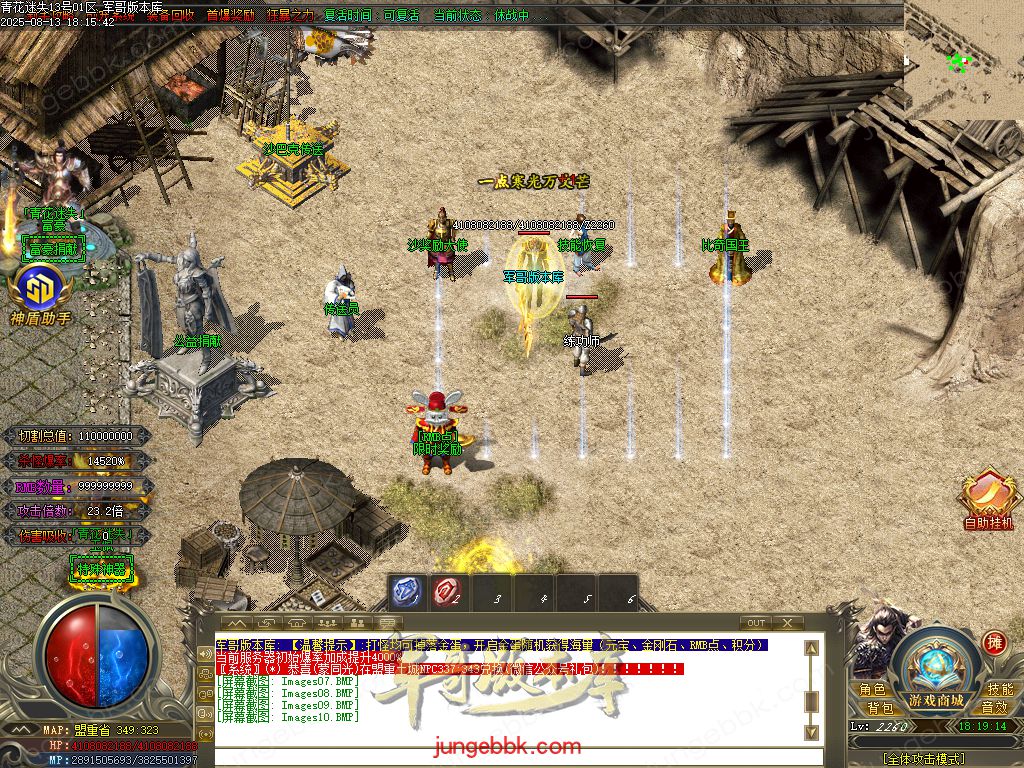1024x768 pixels.
Task: Use the blue gem in hotbar slot one
Action: [x=406, y=592]
